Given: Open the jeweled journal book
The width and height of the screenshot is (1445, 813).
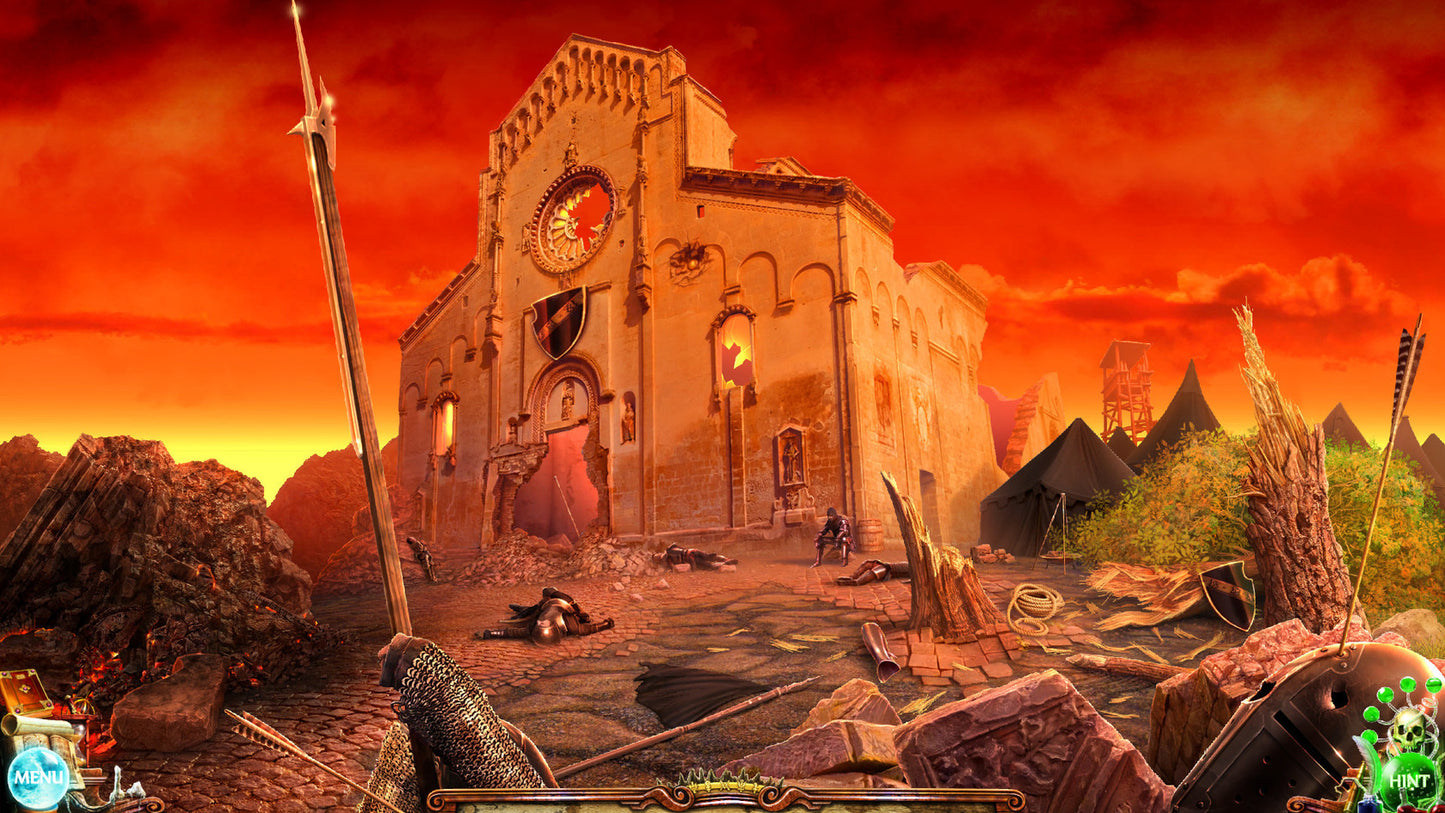Looking at the screenshot, I should (x=26, y=691).
